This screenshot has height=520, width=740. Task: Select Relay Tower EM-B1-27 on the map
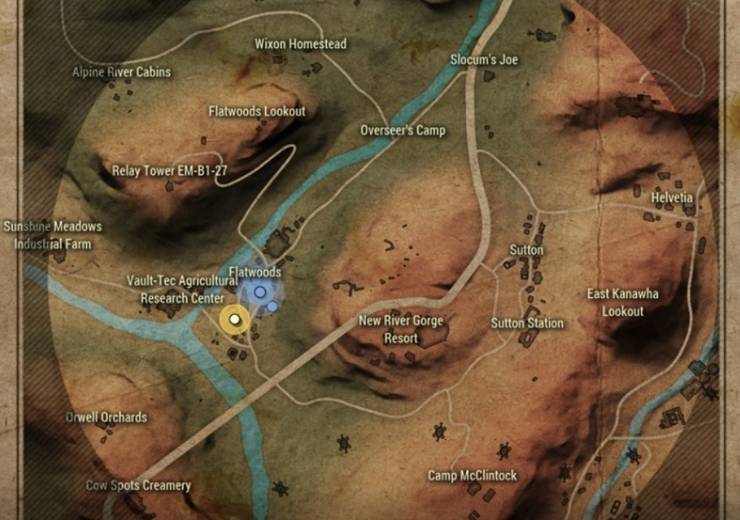tap(169, 171)
